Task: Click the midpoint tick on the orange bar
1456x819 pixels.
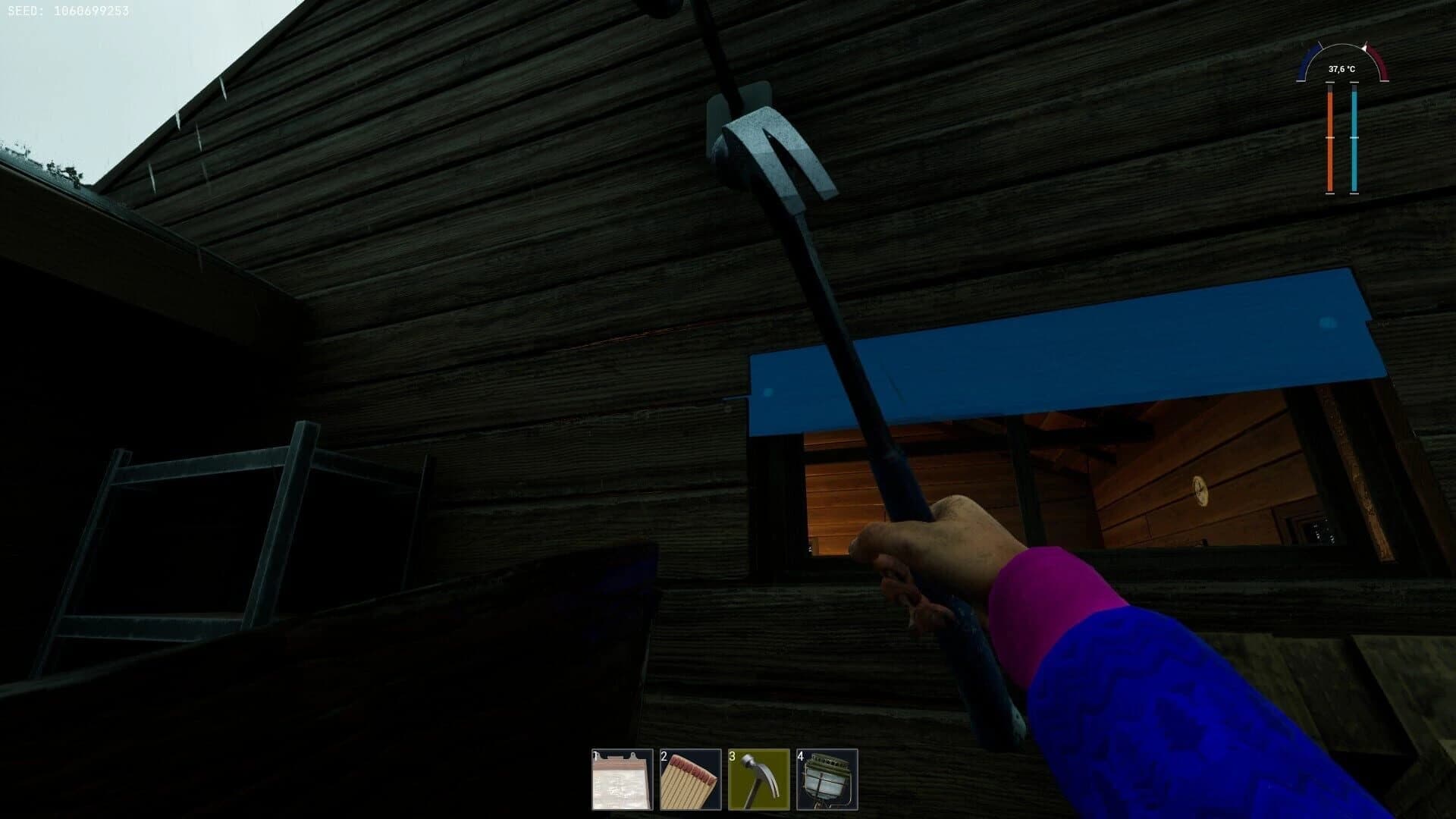Action: click(1329, 138)
